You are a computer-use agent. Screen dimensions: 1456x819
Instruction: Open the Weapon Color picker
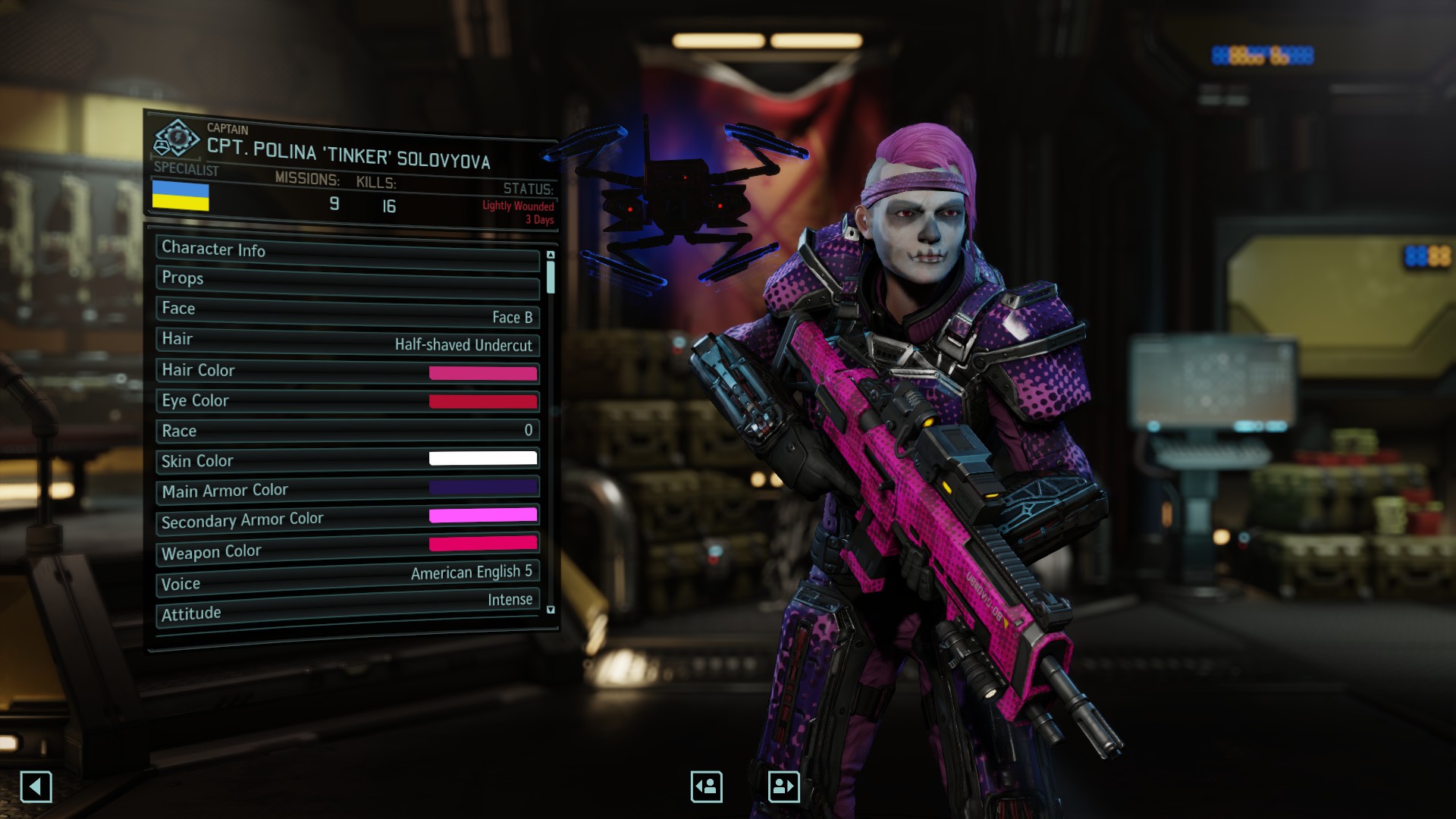(483, 544)
